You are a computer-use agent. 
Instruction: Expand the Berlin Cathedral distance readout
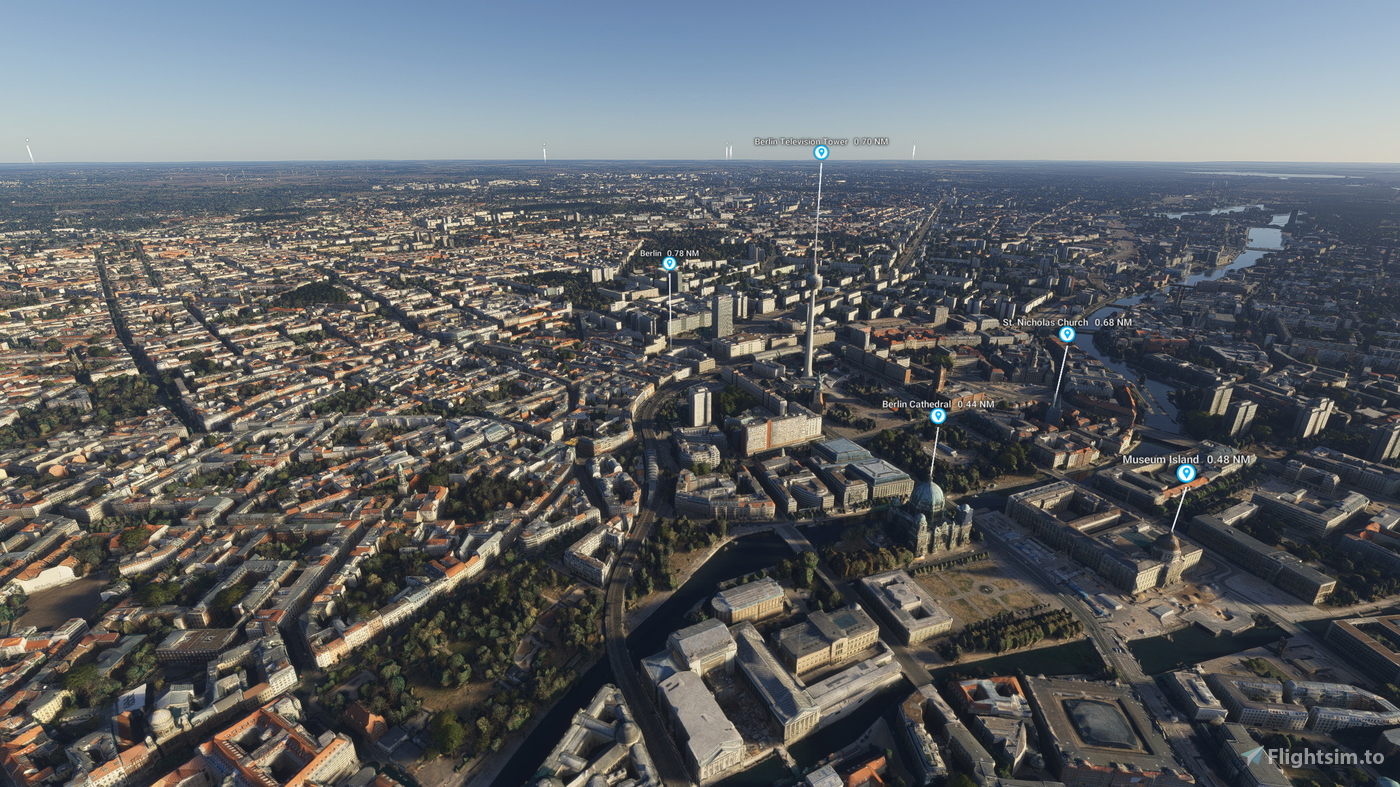(x=938, y=403)
